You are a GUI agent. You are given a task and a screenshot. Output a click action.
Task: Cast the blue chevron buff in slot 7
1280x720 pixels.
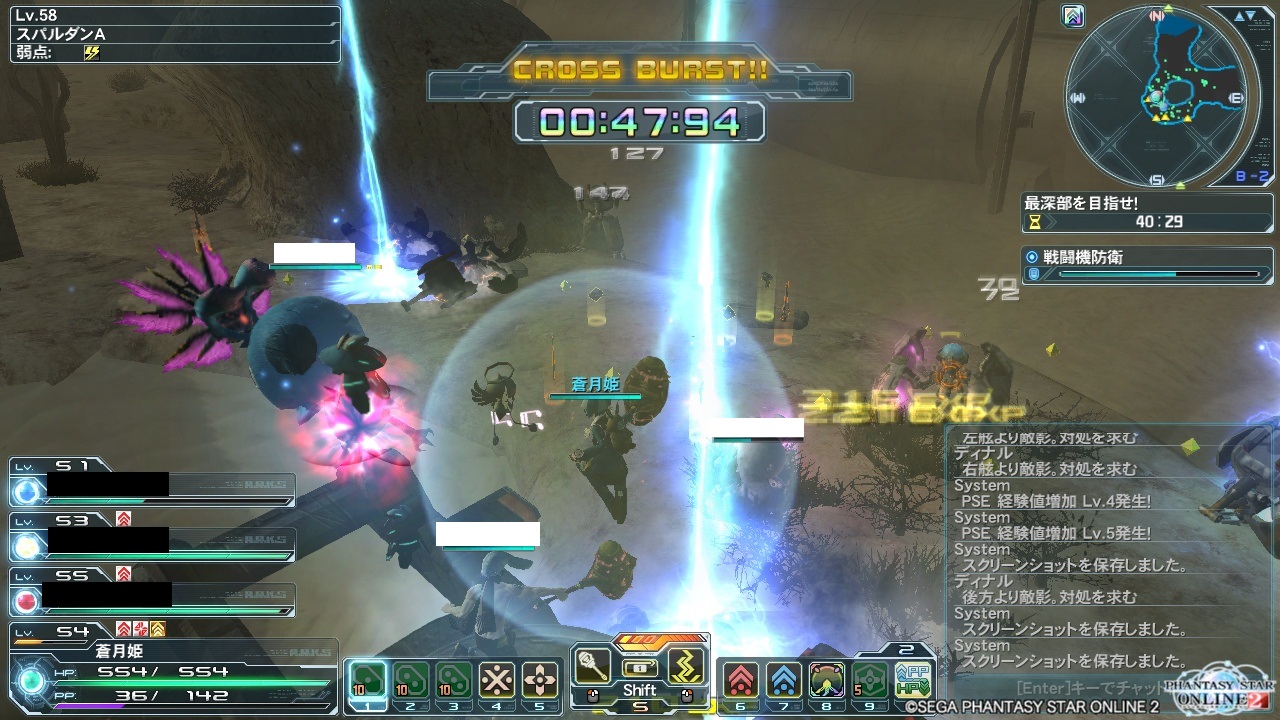(783, 680)
